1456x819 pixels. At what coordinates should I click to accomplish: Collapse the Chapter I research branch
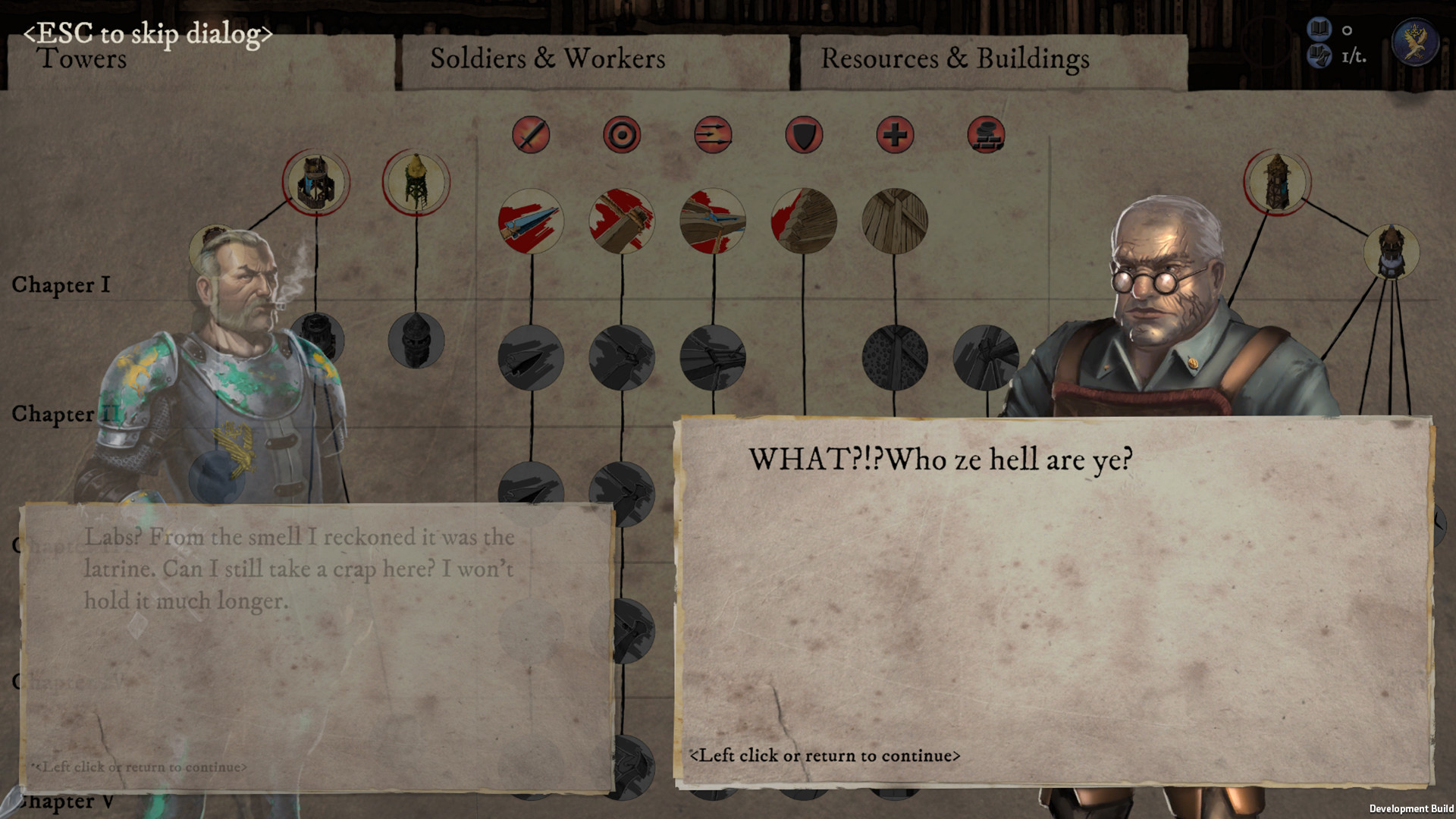62,285
